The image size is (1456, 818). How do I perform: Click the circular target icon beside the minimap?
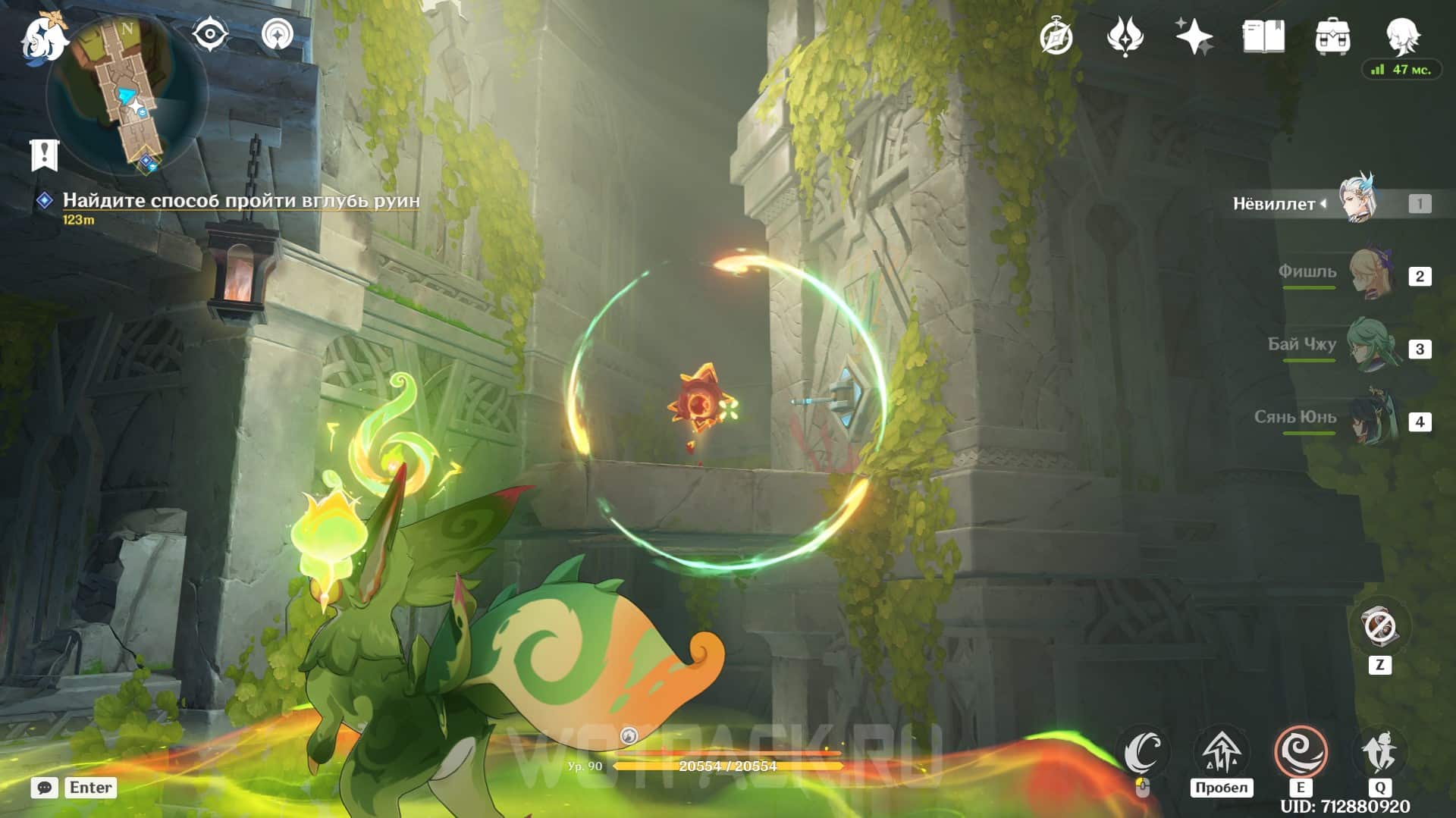(278, 35)
